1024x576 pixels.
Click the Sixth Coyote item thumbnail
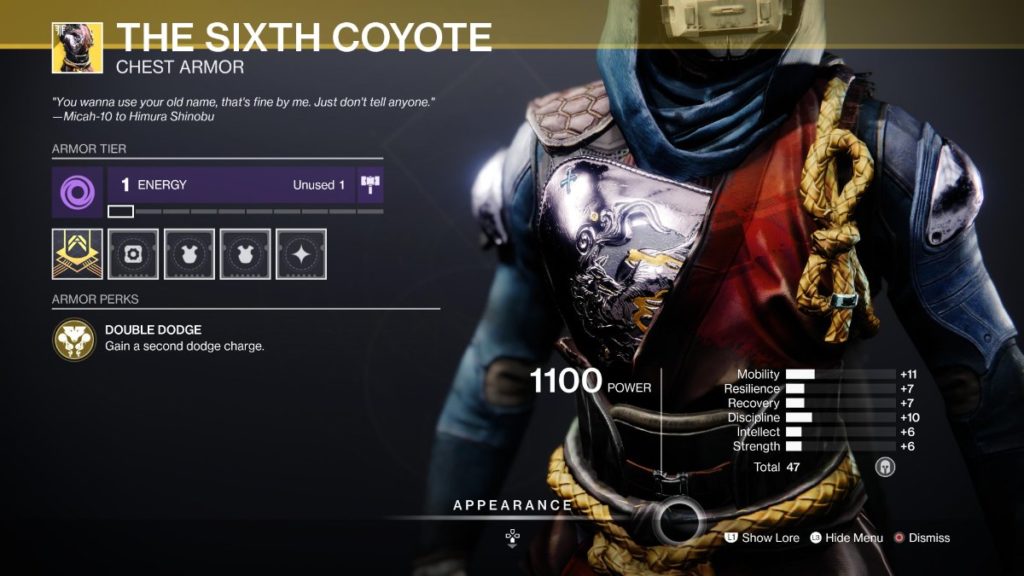tap(77, 48)
